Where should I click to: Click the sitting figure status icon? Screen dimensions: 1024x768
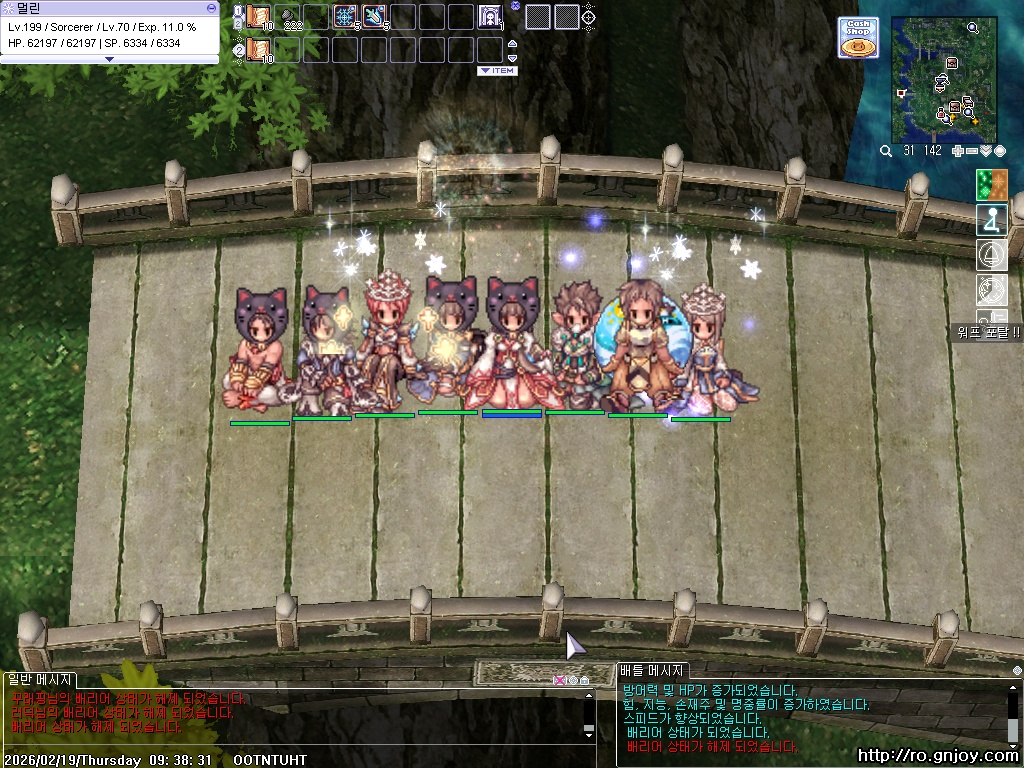[x=991, y=219]
